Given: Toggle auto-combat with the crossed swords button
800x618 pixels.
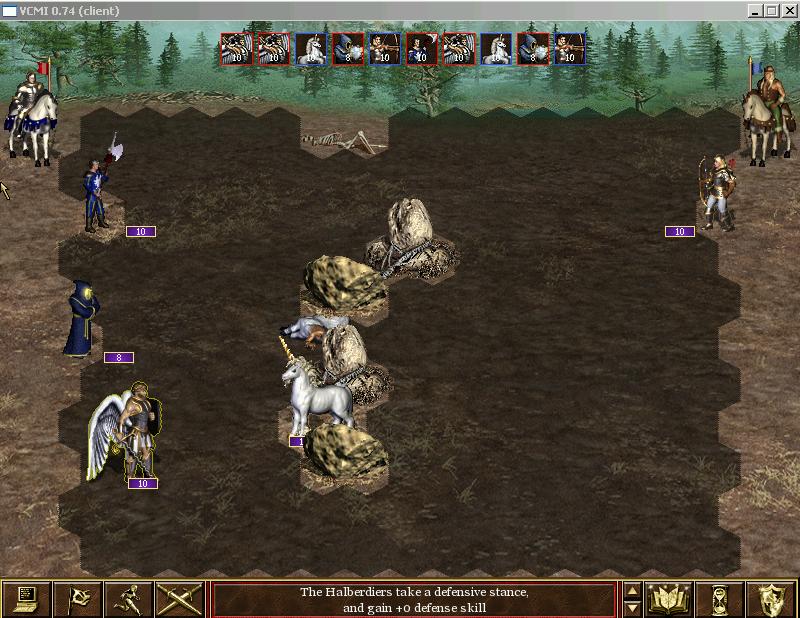Looking at the screenshot, I should (x=179, y=598).
